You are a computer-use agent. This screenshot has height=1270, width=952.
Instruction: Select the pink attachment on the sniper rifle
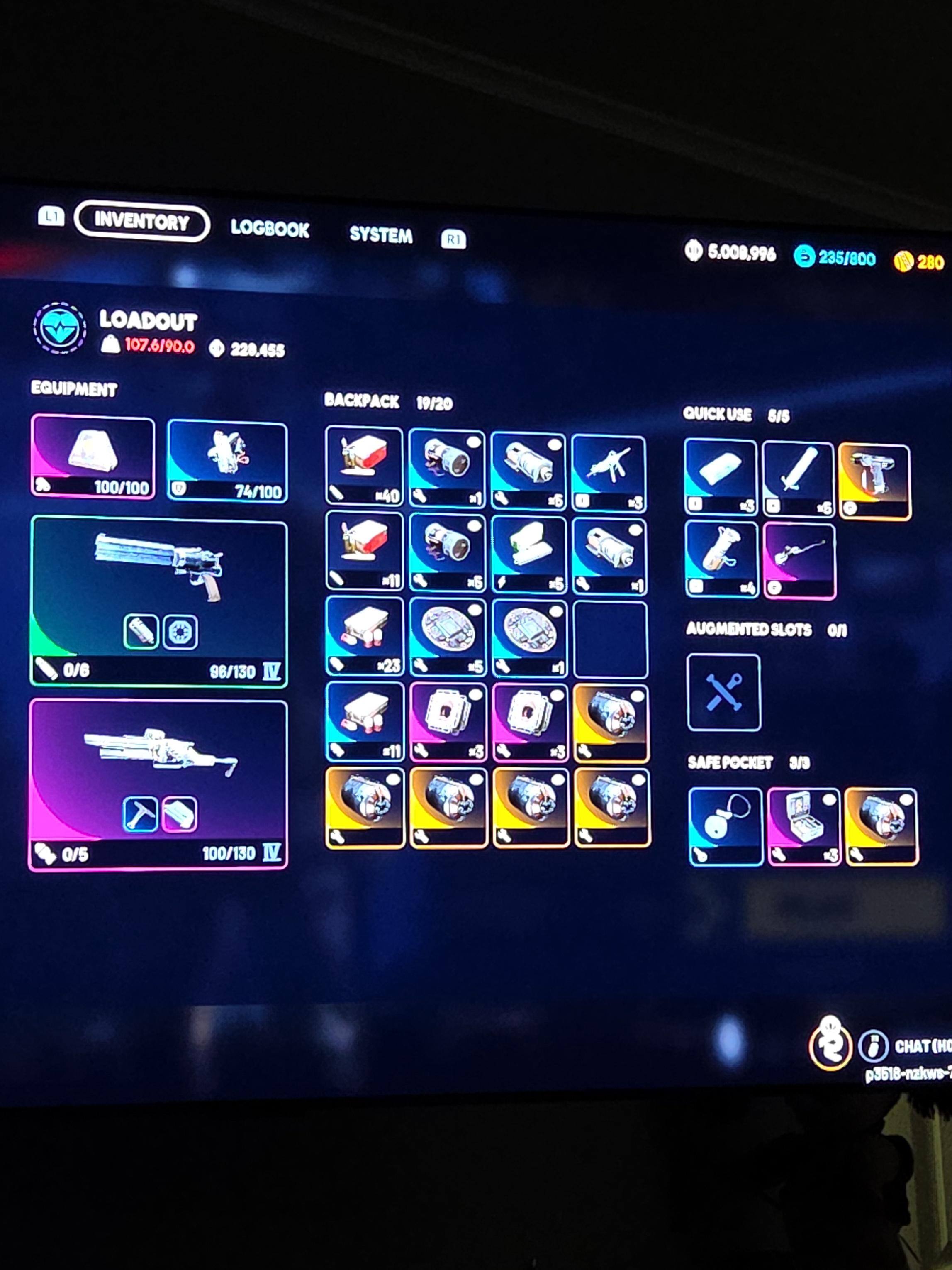click(180, 813)
